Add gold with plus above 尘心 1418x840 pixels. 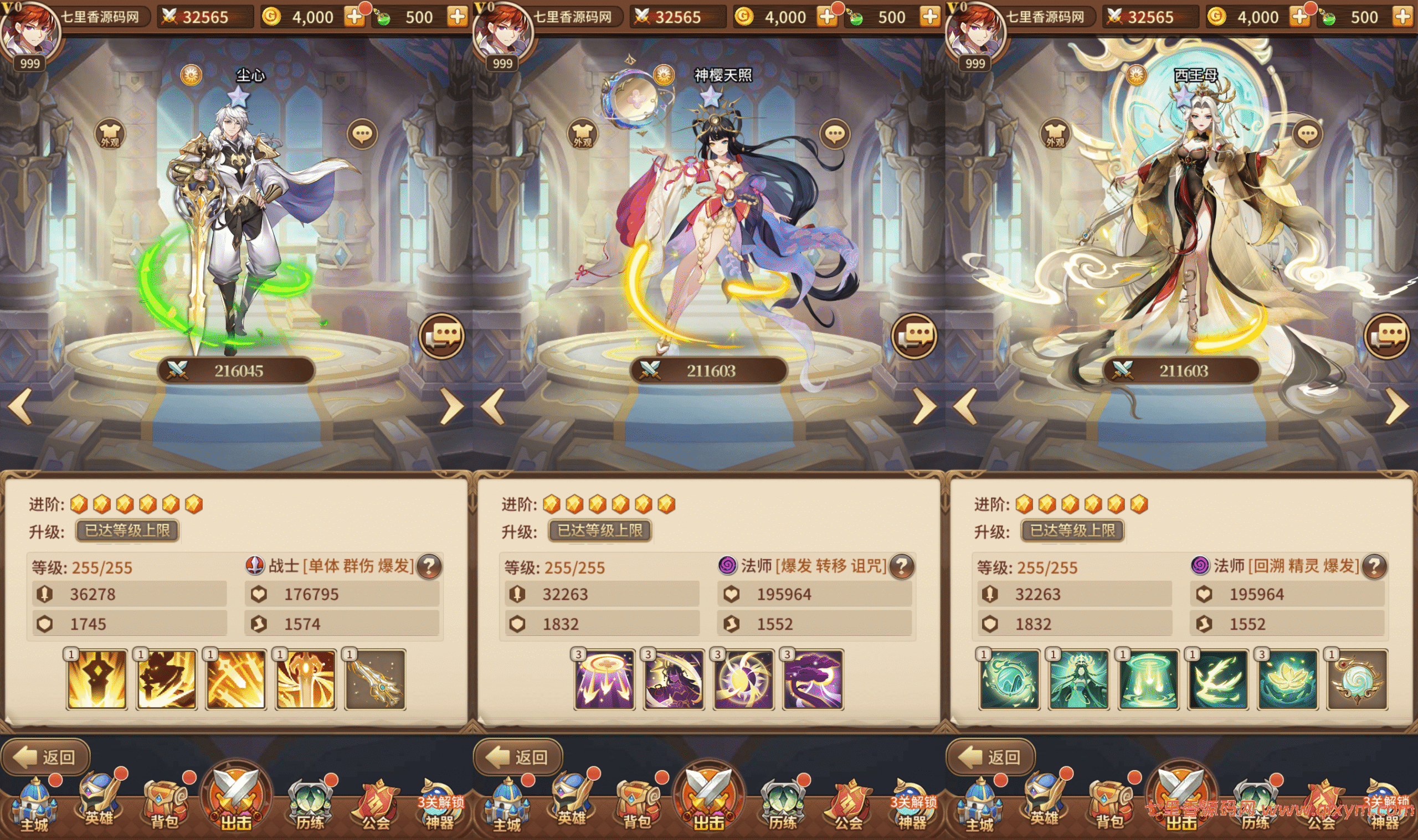(x=355, y=17)
